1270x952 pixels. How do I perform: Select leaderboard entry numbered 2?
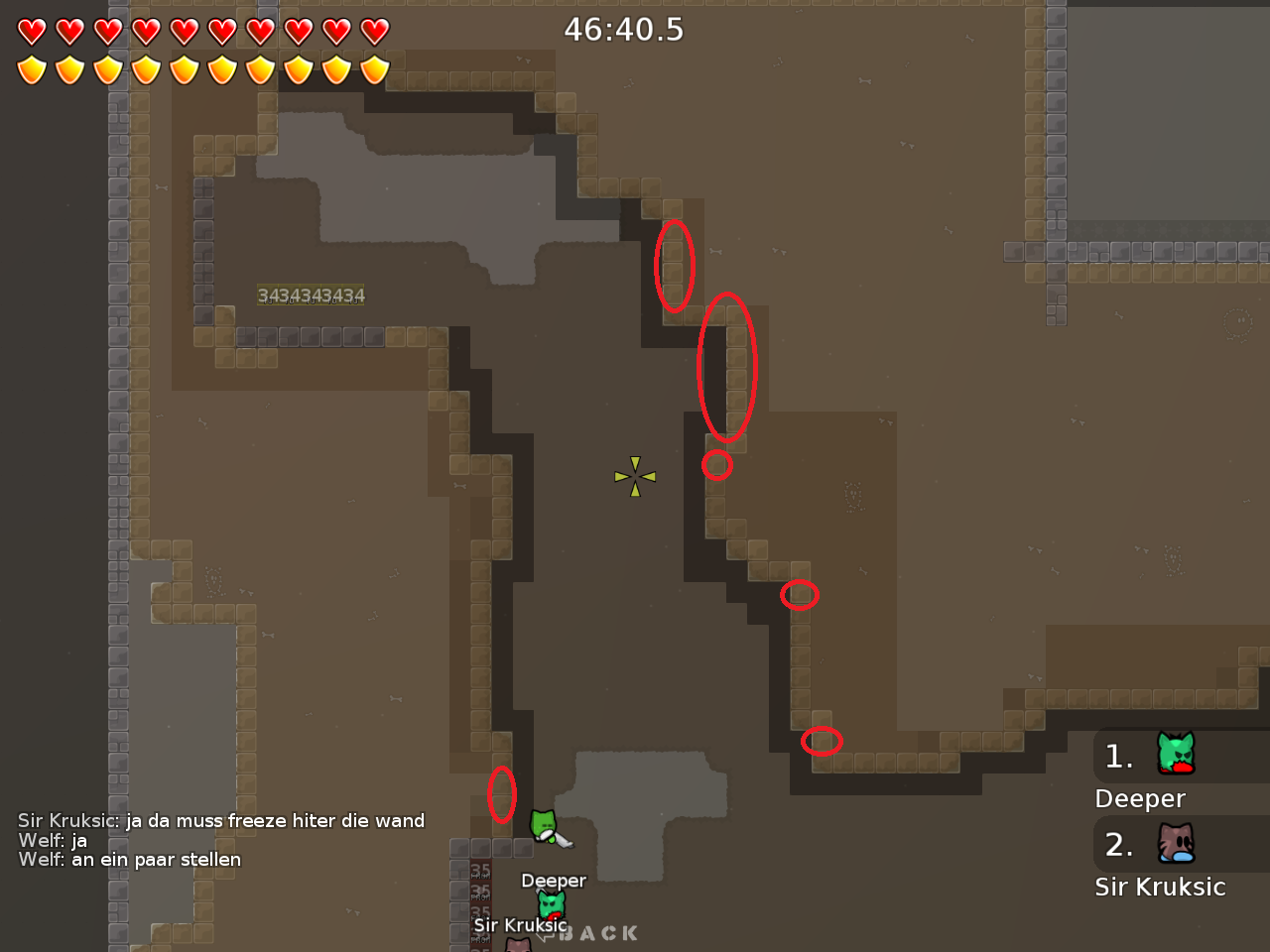[x=1119, y=845]
